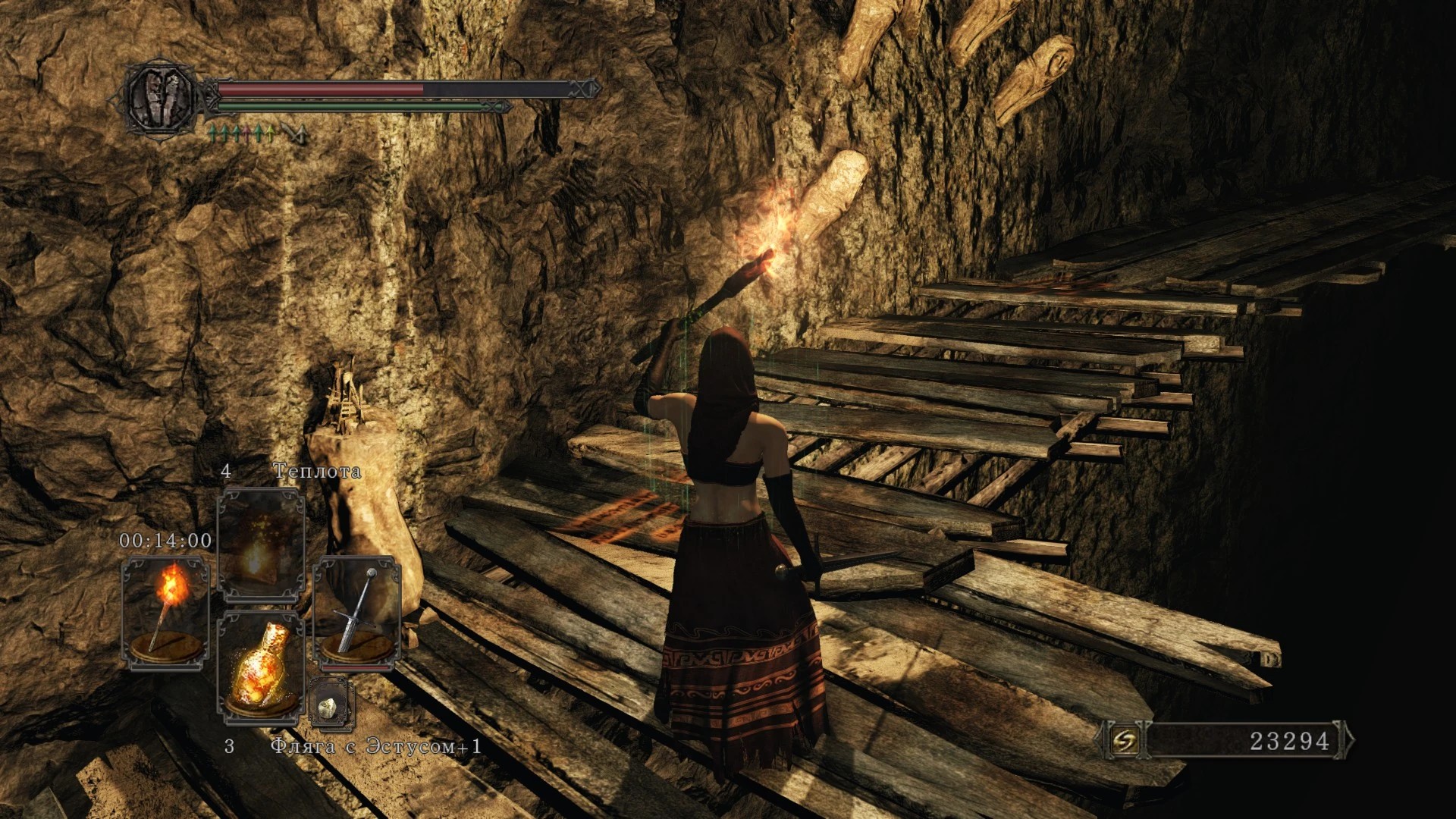Select the Warmth (Теплота) spell slot
Screen dimensions: 1456x819
tap(261, 544)
